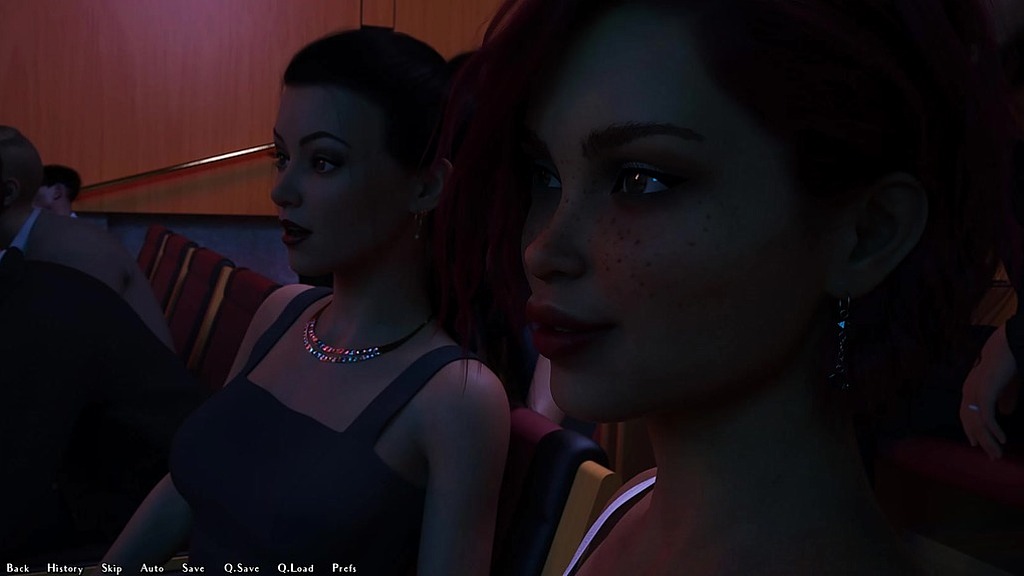Image resolution: width=1024 pixels, height=576 pixels.
Task: Turn on Auto advance mode
Action: [152, 568]
